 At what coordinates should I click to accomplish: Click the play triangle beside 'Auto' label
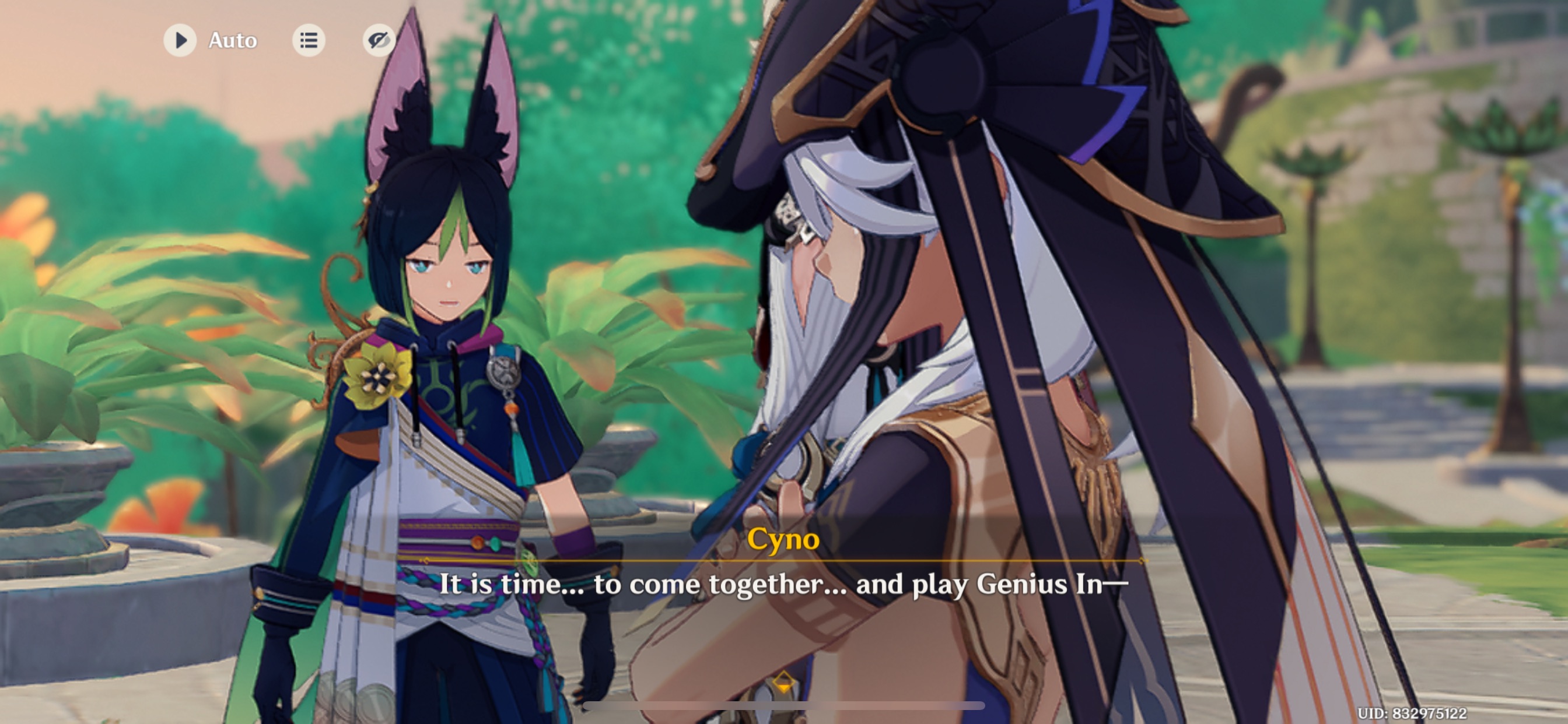[x=180, y=40]
